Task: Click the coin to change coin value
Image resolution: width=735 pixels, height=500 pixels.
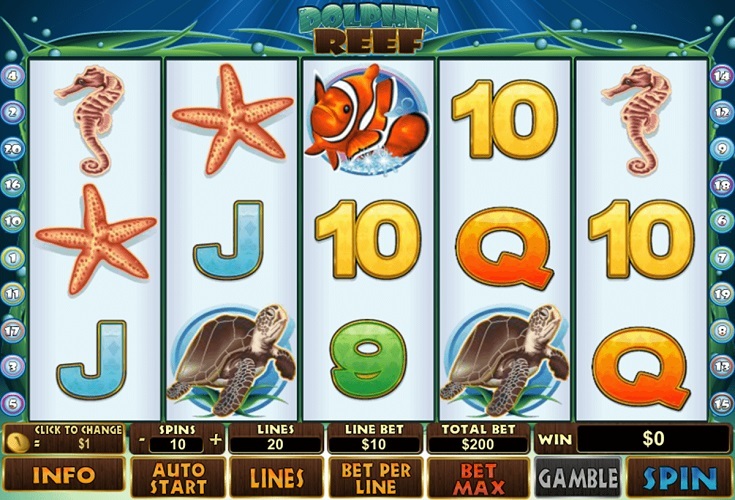Action: pyautogui.click(x=17, y=440)
